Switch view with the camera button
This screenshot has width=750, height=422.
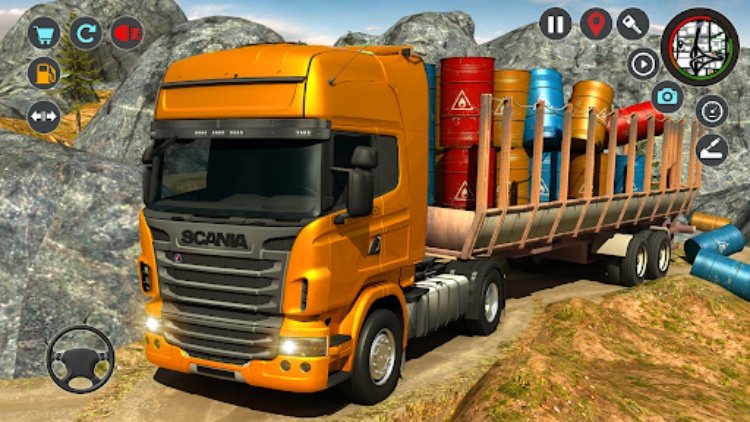tap(668, 96)
